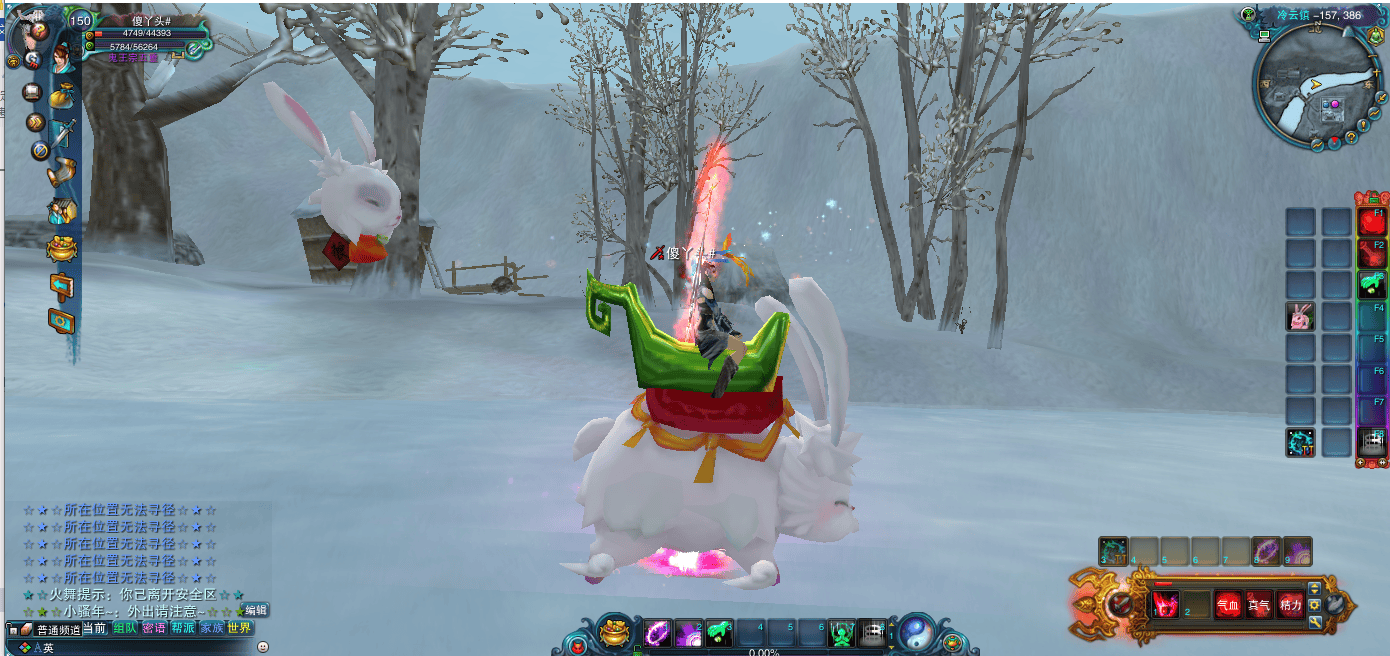
Task: Use the red potion in F1 slot
Action: tap(1371, 222)
